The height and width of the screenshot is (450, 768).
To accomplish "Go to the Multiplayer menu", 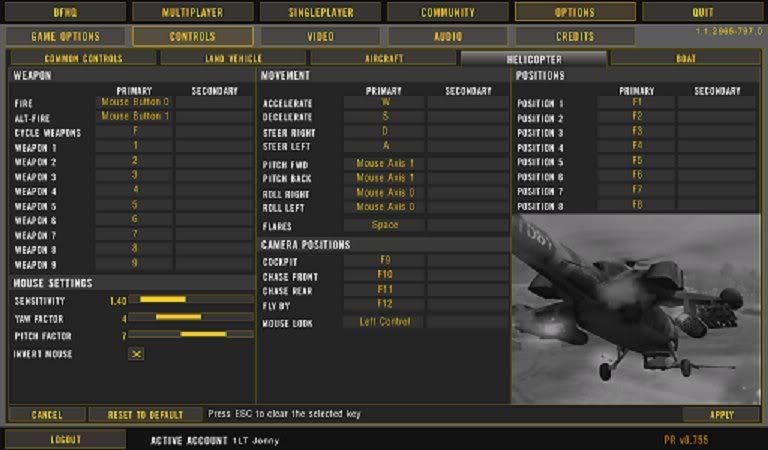I will pyautogui.click(x=192, y=13).
